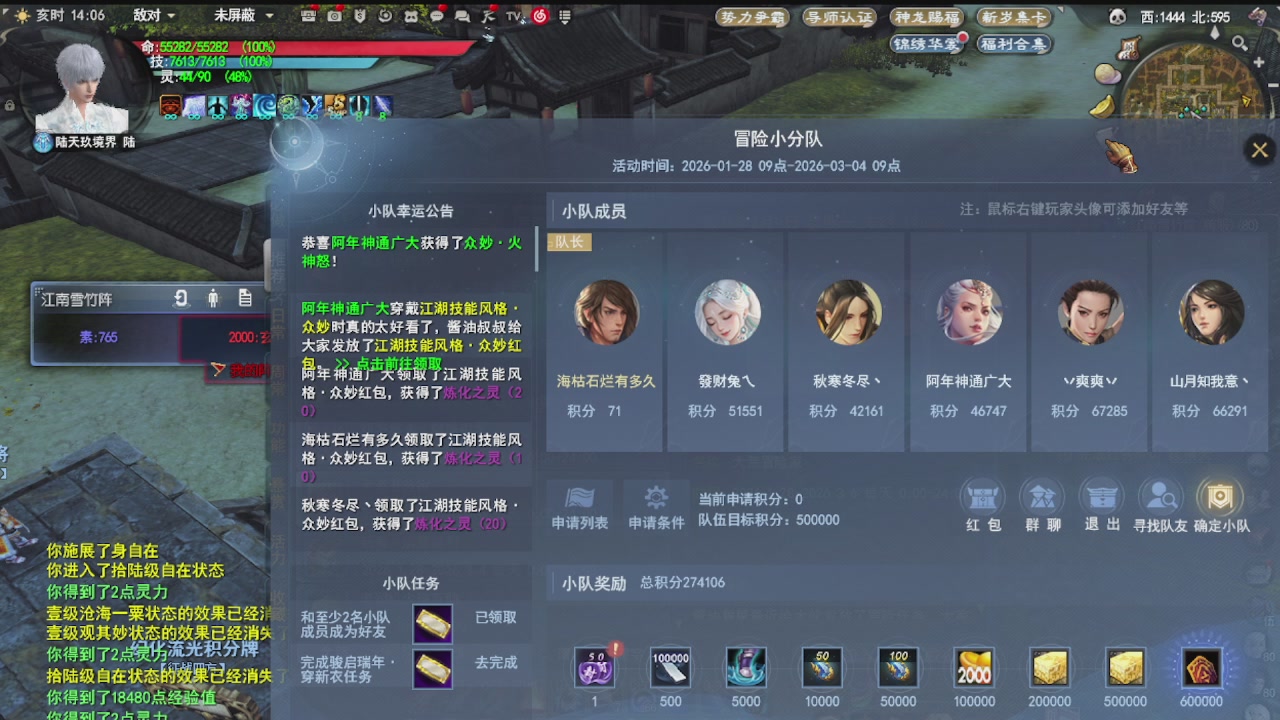1280x720 pixels.
Task: Open the 红包 red packet feature in the team panel
Action: pyautogui.click(x=982, y=497)
